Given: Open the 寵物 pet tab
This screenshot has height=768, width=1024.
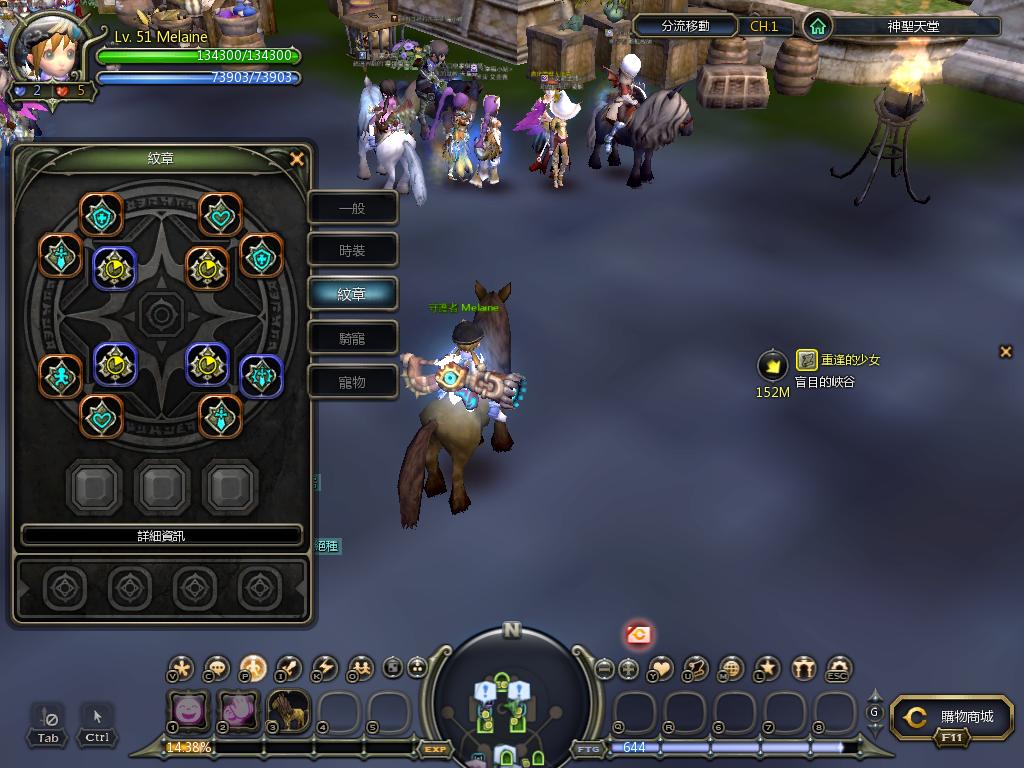Looking at the screenshot, I should (352, 382).
